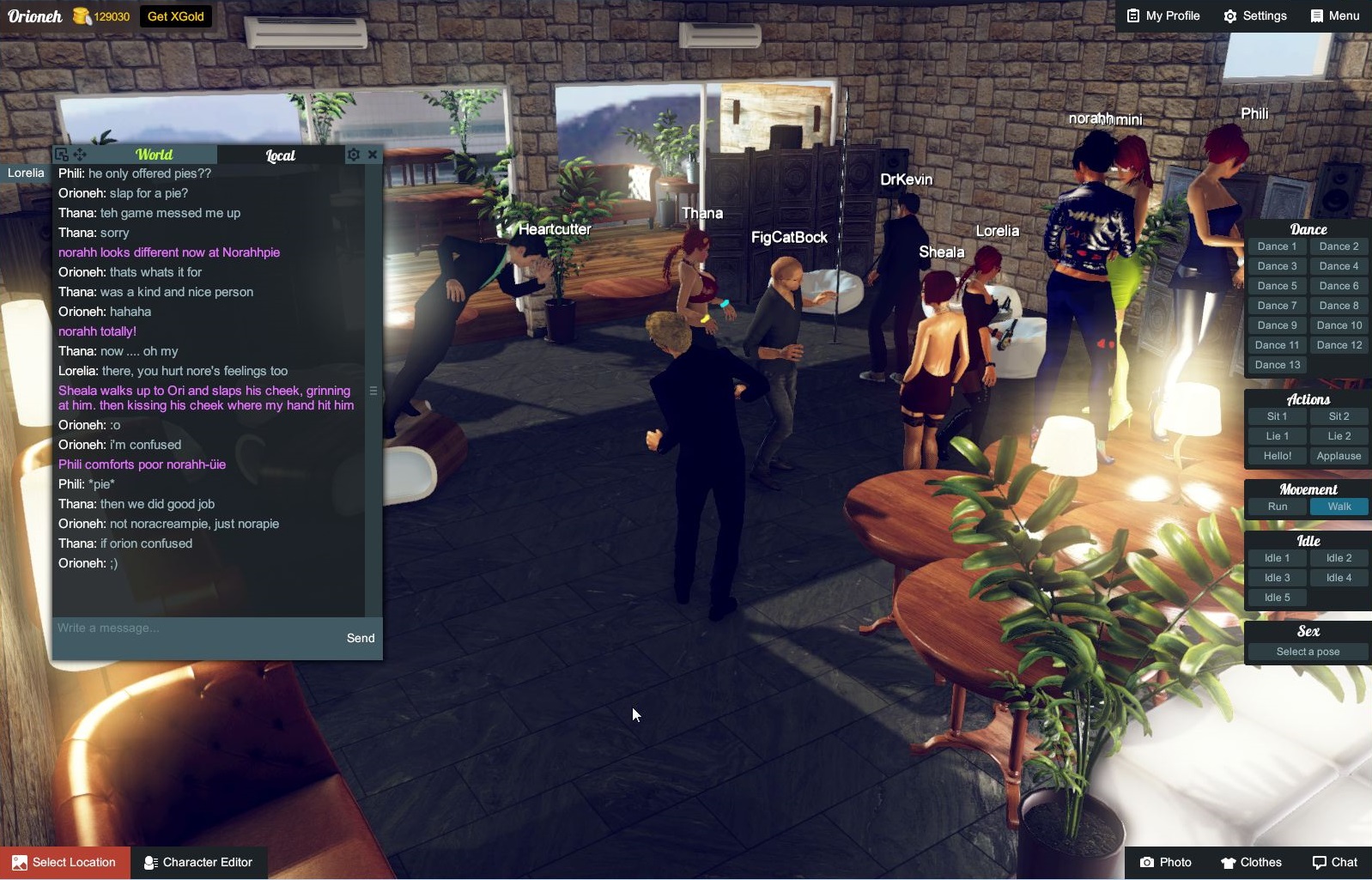Perform the Applause action
This screenshot has width=1372, height=880.
[x=1339, y=456]
